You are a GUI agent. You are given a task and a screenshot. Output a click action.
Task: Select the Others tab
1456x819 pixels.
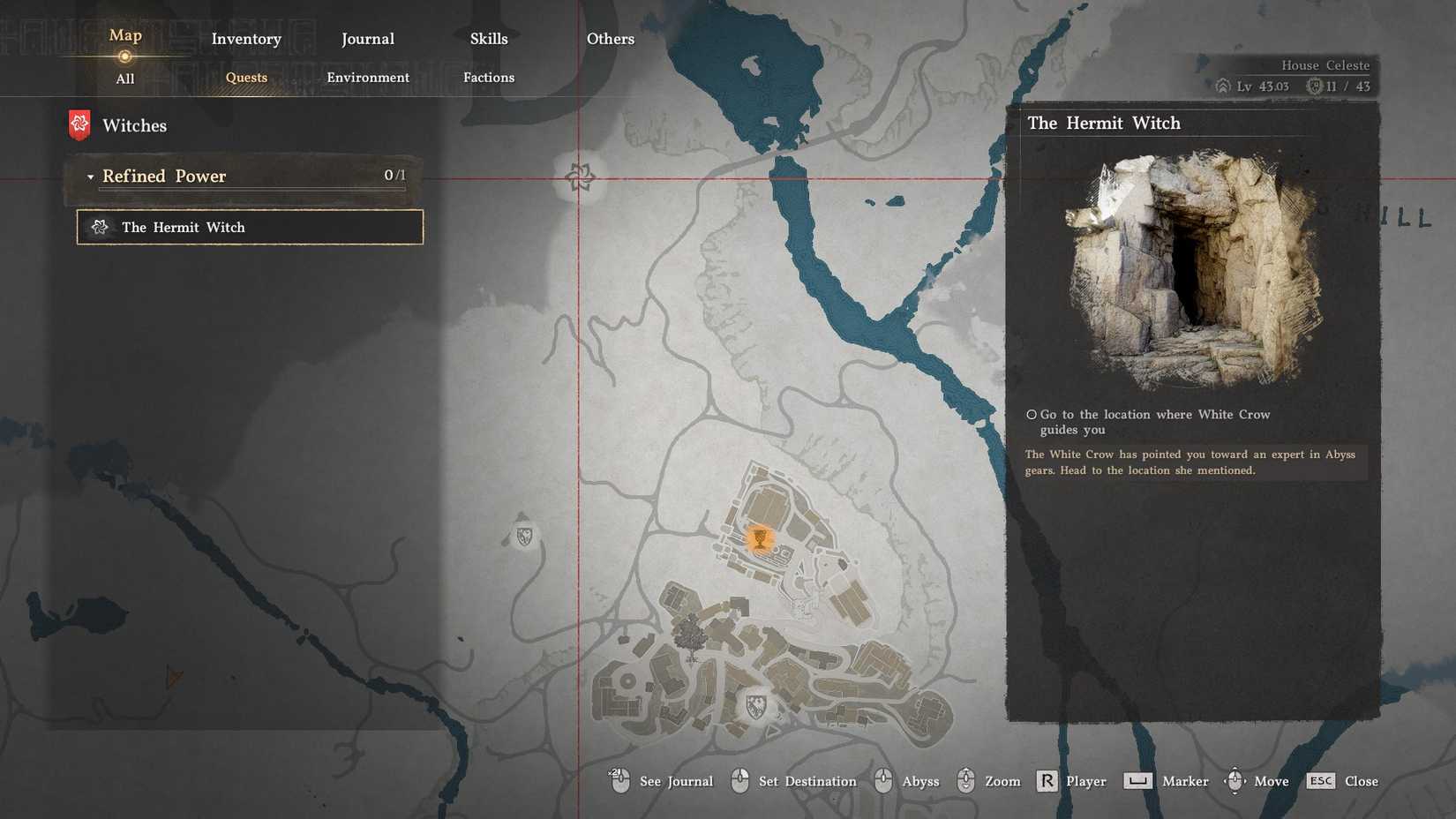coord(611,39)
